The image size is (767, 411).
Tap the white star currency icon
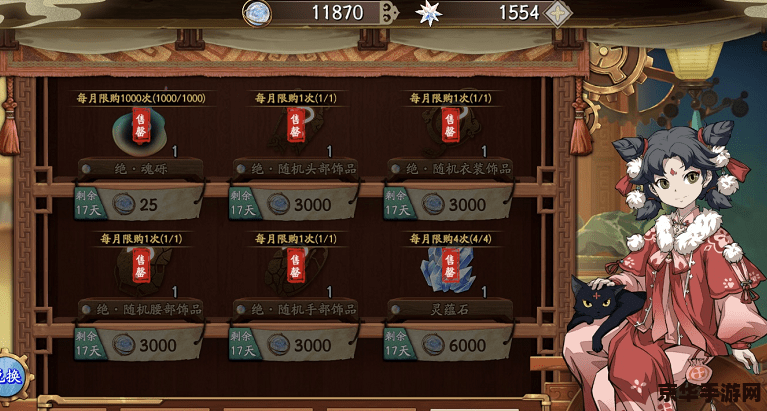click(x=428, y=13)
